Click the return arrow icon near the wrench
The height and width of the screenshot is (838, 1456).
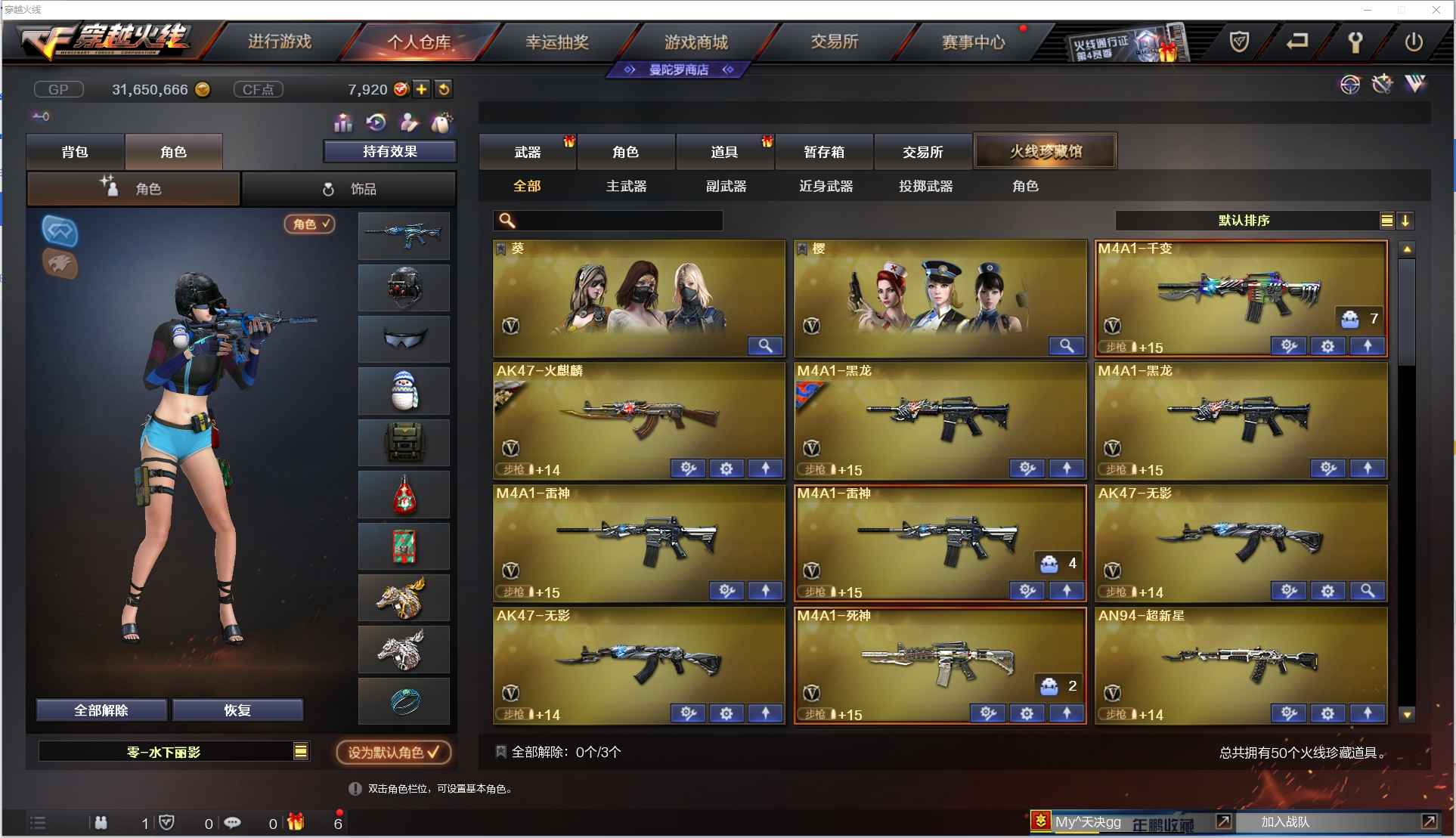[1297, 42]
